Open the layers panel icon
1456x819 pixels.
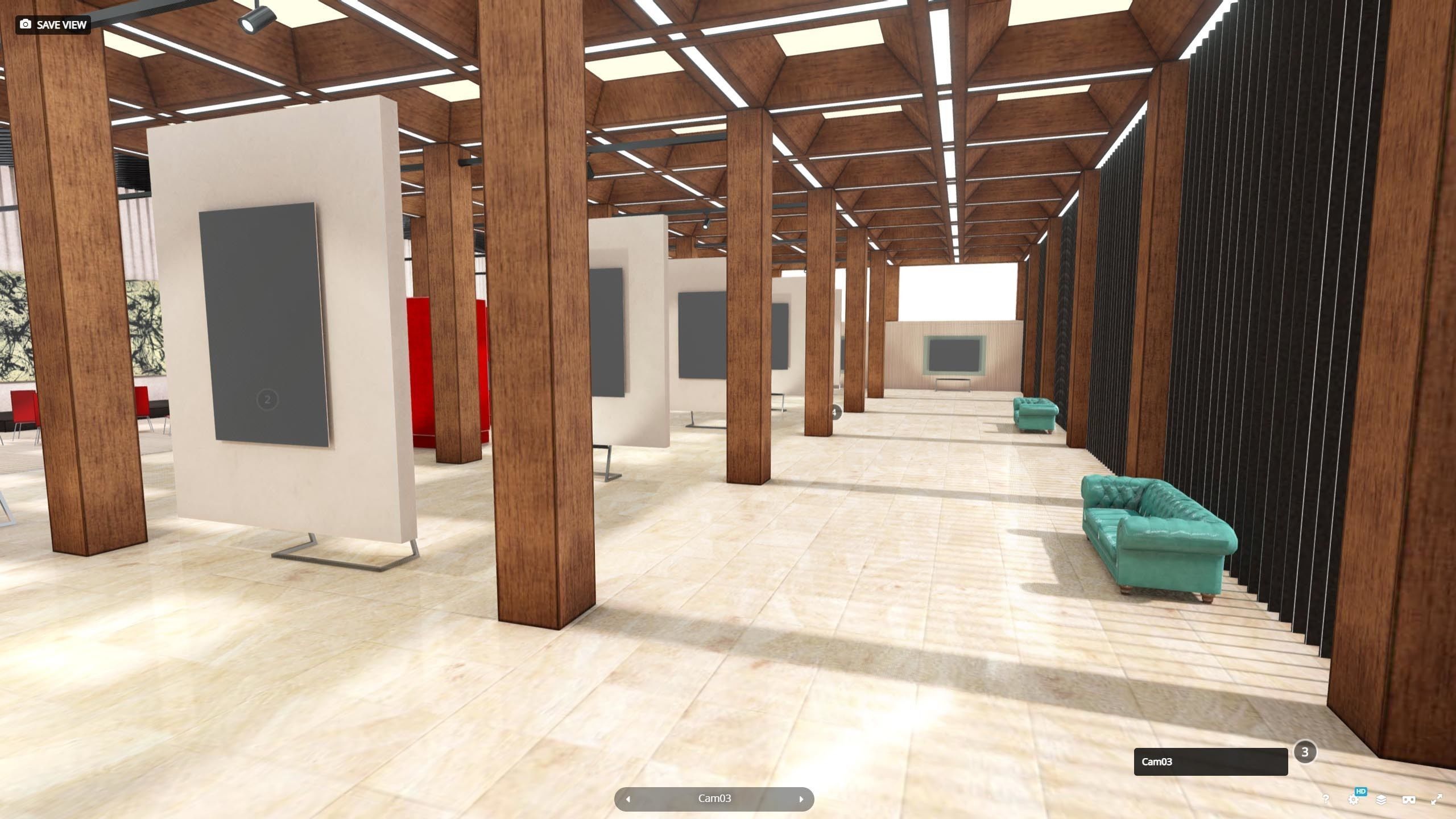[1380, 800]
